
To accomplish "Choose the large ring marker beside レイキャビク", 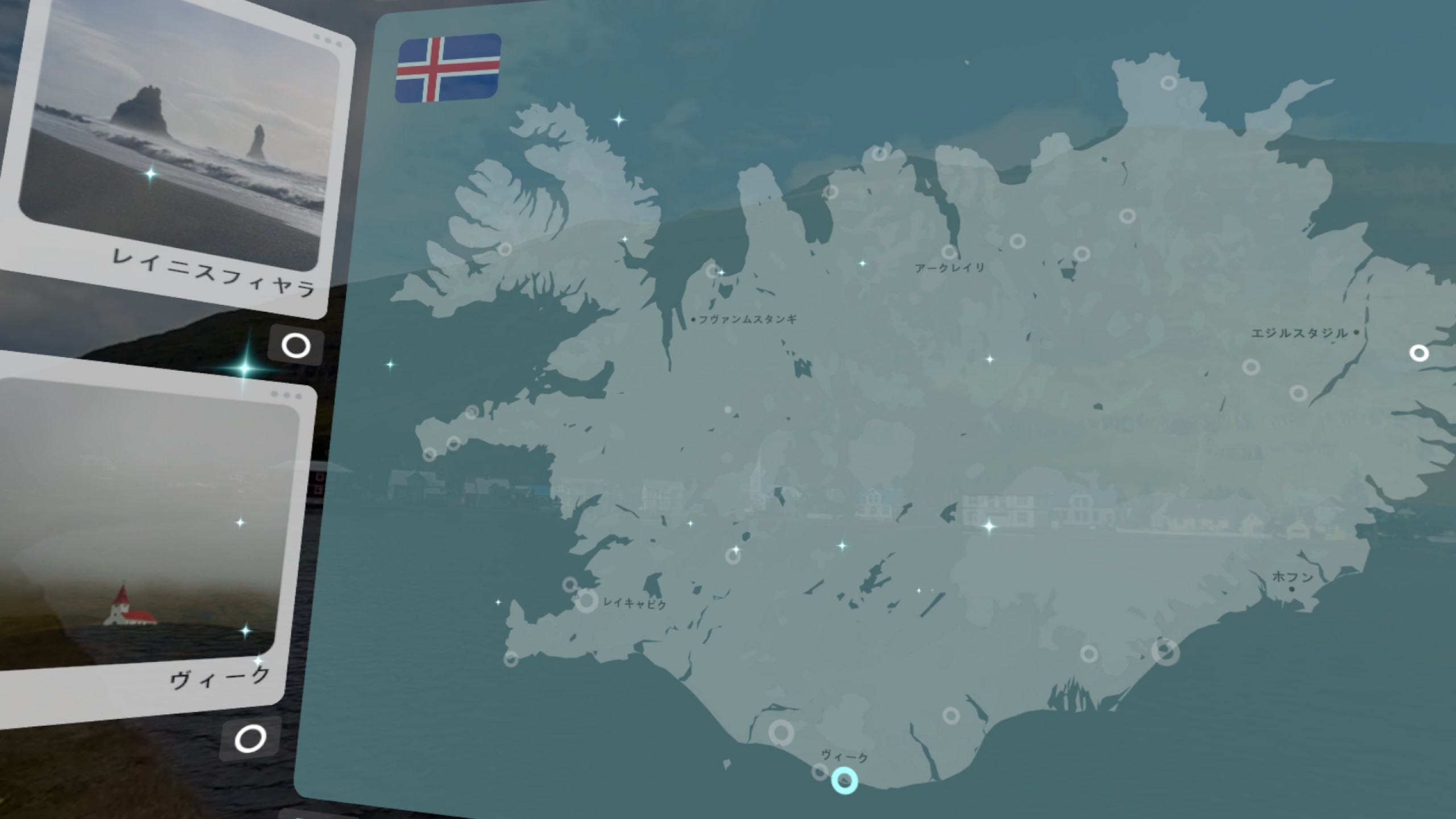I will [x=587, y=601].
